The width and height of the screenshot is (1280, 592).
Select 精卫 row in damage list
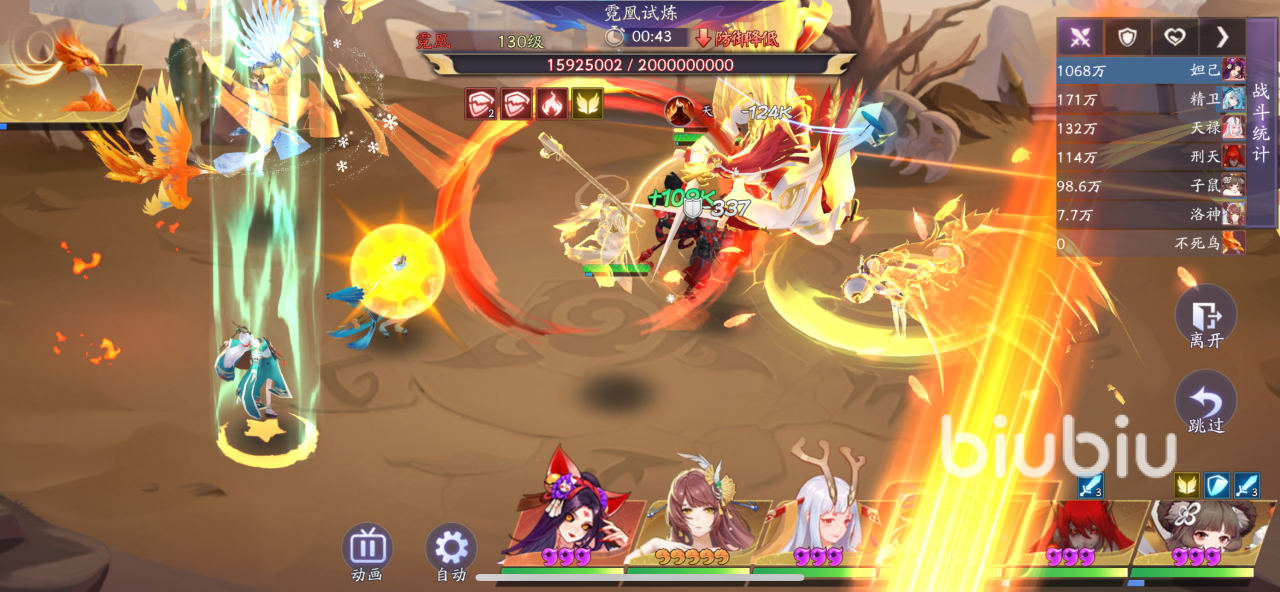tap(1150, 99)
